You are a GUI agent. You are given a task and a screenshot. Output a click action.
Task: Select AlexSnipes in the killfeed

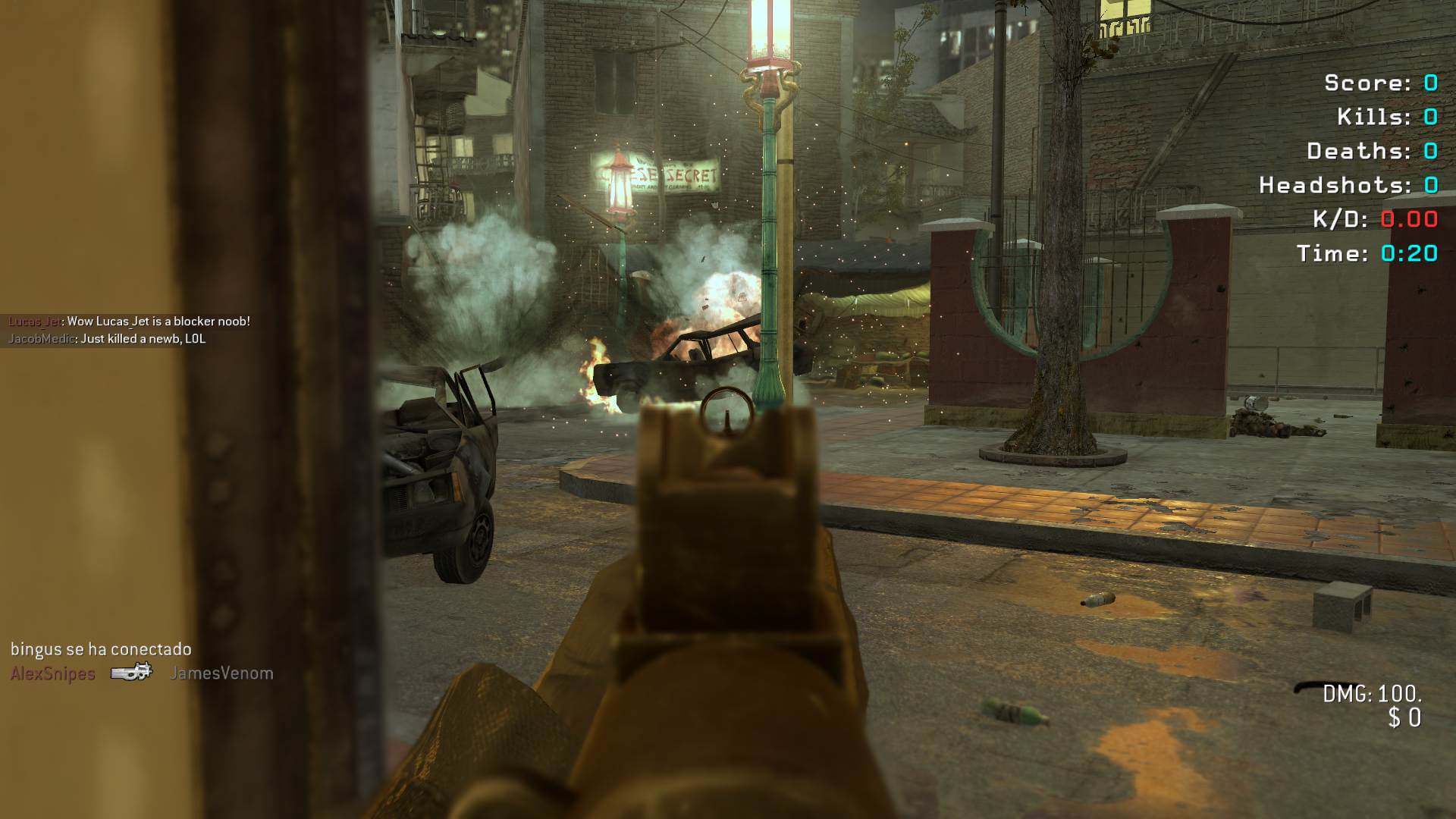(x=53, y=673)
